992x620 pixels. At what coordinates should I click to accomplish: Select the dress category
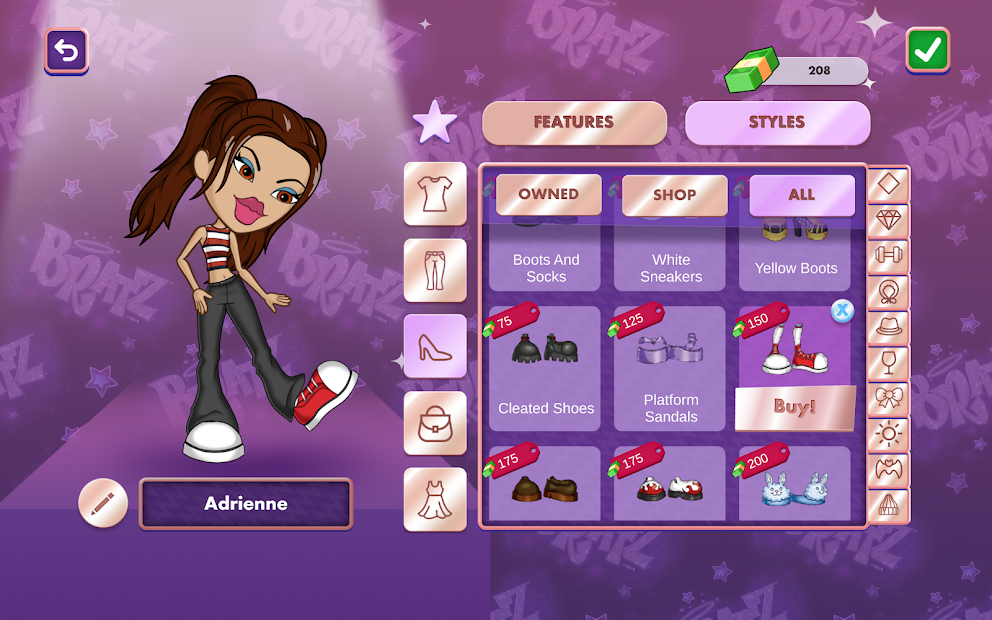[x=435, y=499]
